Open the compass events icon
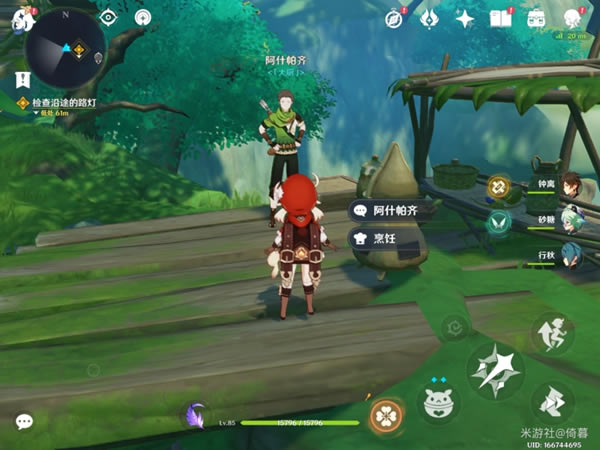 394,18
